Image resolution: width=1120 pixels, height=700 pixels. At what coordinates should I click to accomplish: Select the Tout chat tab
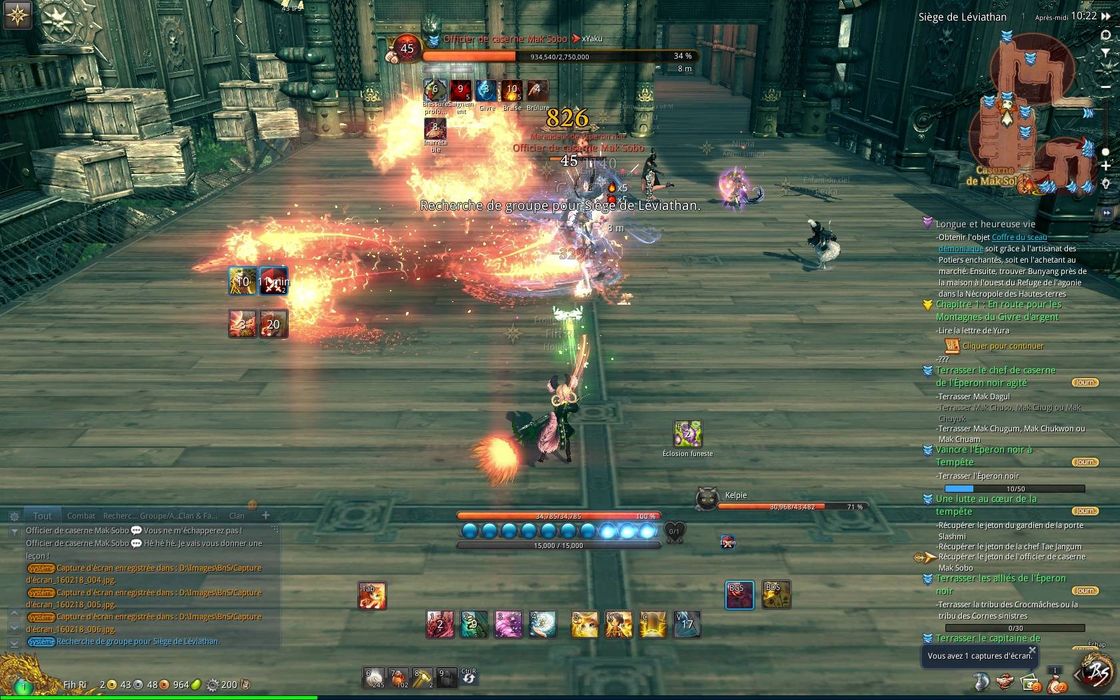[42, 515]
